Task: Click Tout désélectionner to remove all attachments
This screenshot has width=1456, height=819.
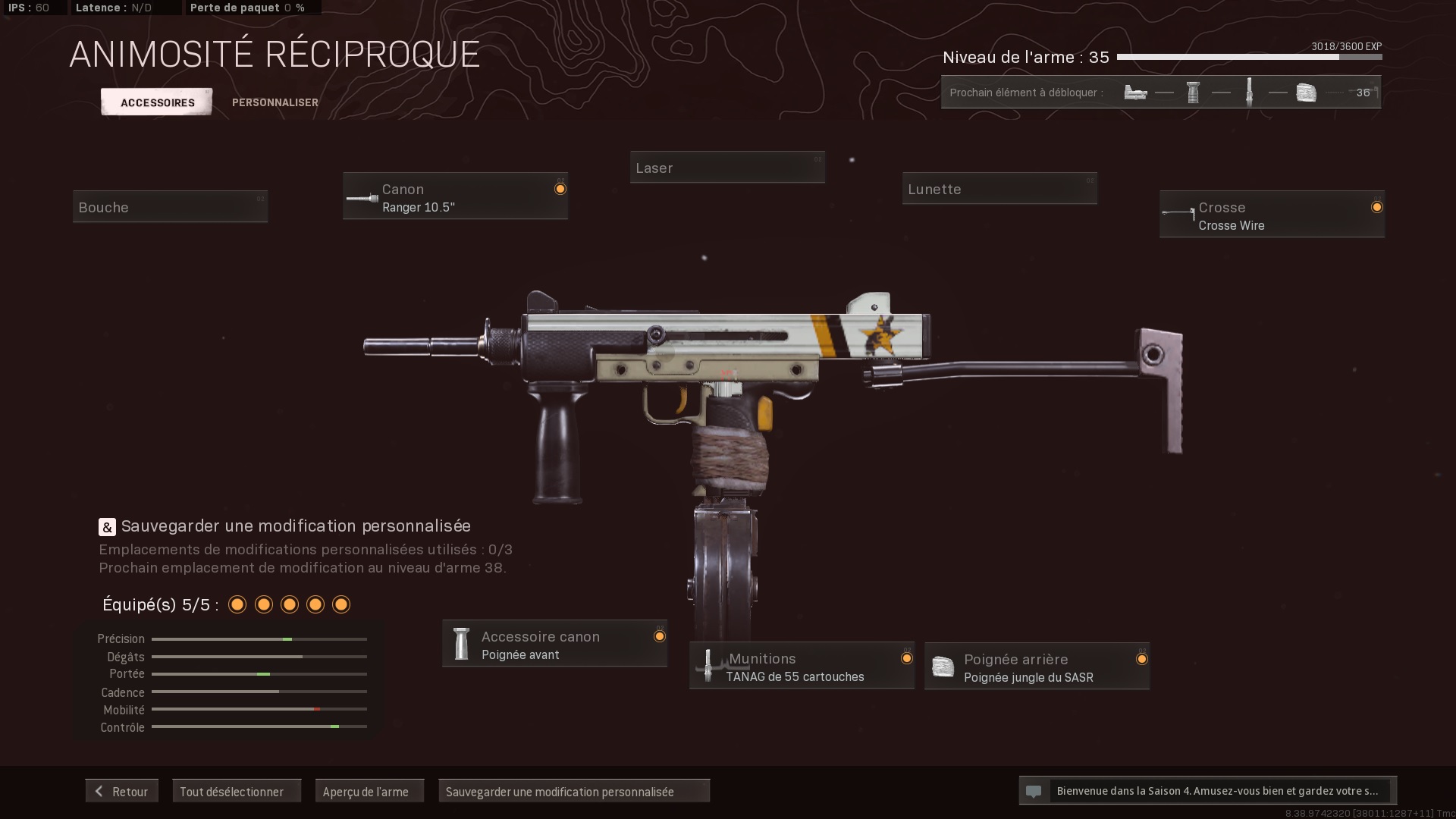Action: [237, 790]
